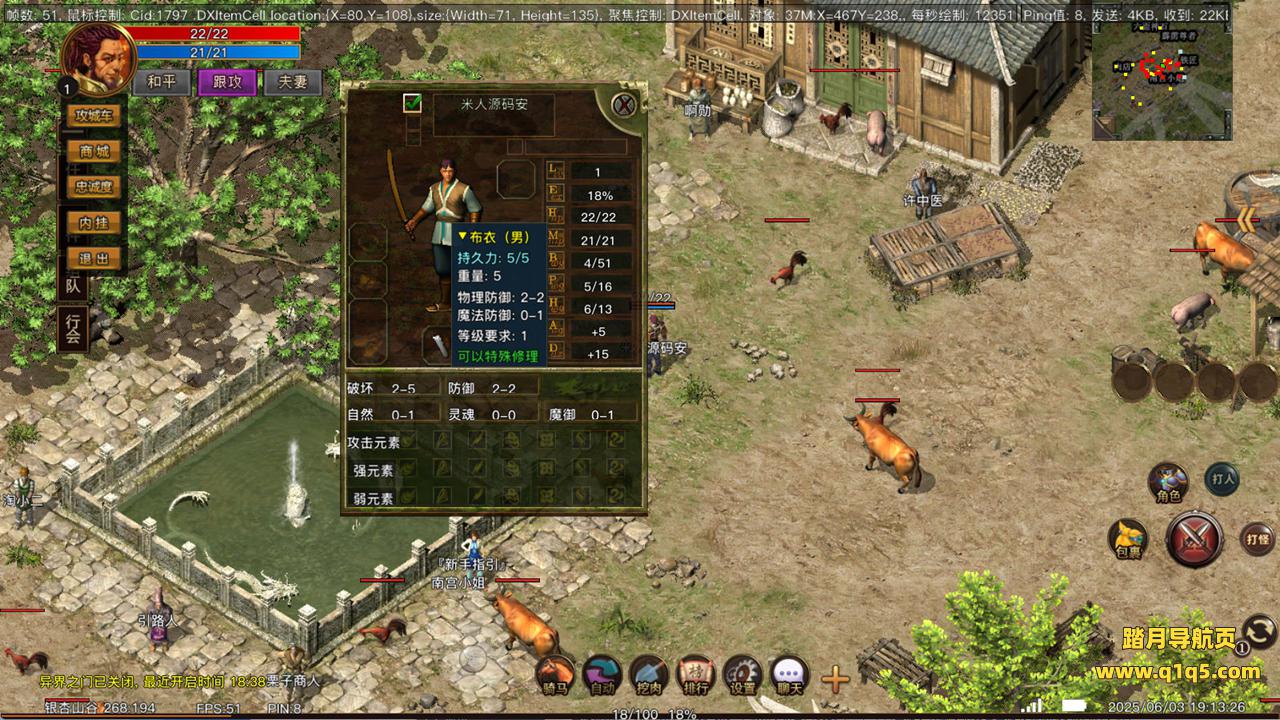Open the 内挂 auto-assist menu

(94, 223)
